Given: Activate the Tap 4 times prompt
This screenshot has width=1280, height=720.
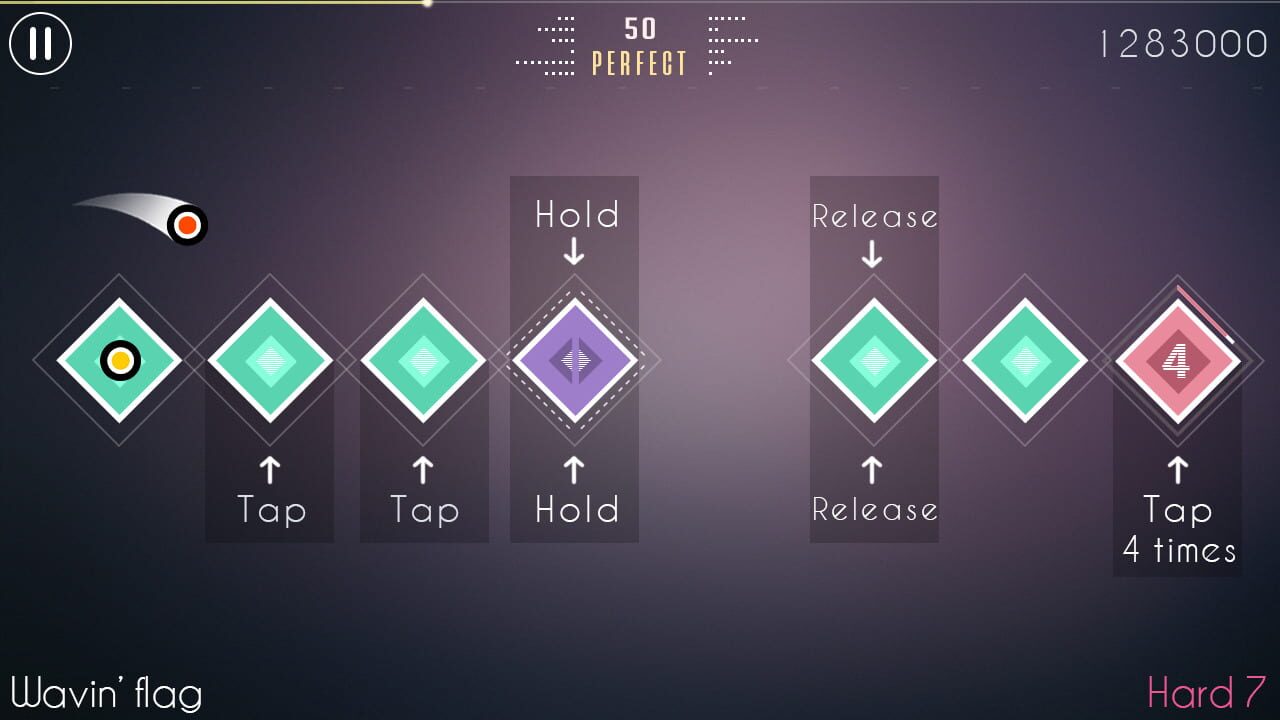Looking at the screenshot, I should coord(1177,530).
